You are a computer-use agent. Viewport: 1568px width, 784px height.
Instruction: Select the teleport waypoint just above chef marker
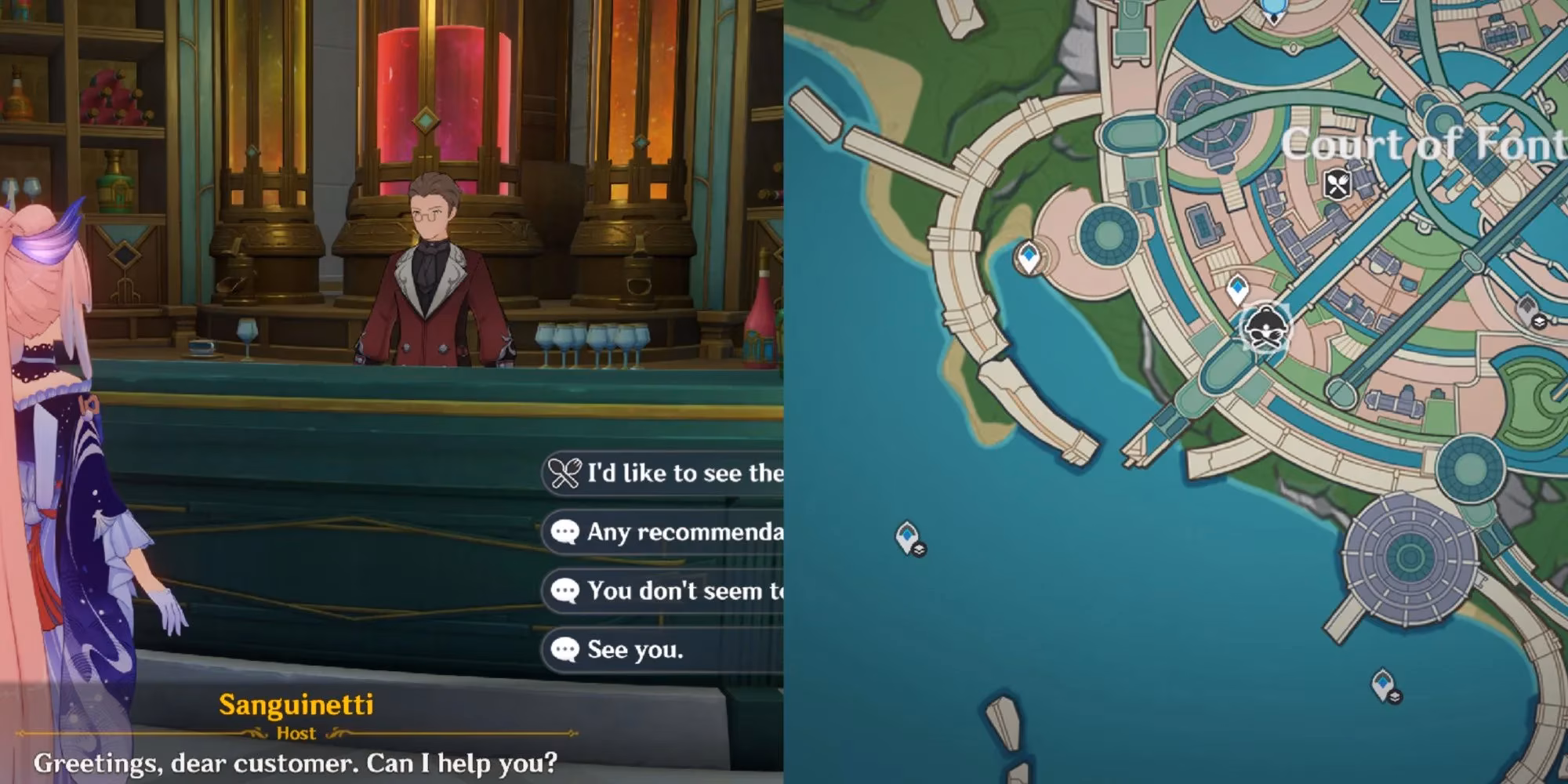1237,289
